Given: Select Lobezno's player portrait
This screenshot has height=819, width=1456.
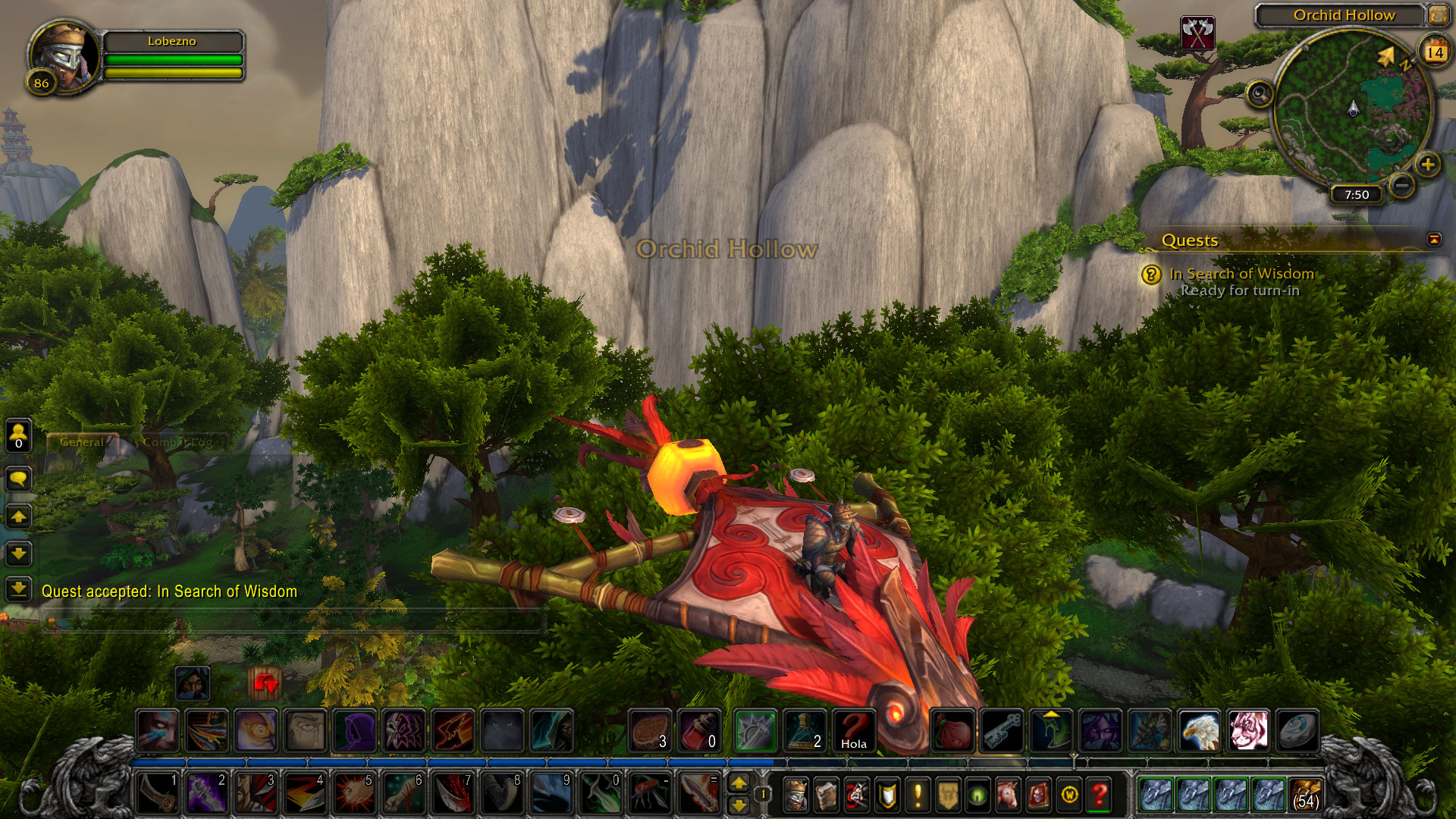Looking at the screenshot, I should point(64,58).
